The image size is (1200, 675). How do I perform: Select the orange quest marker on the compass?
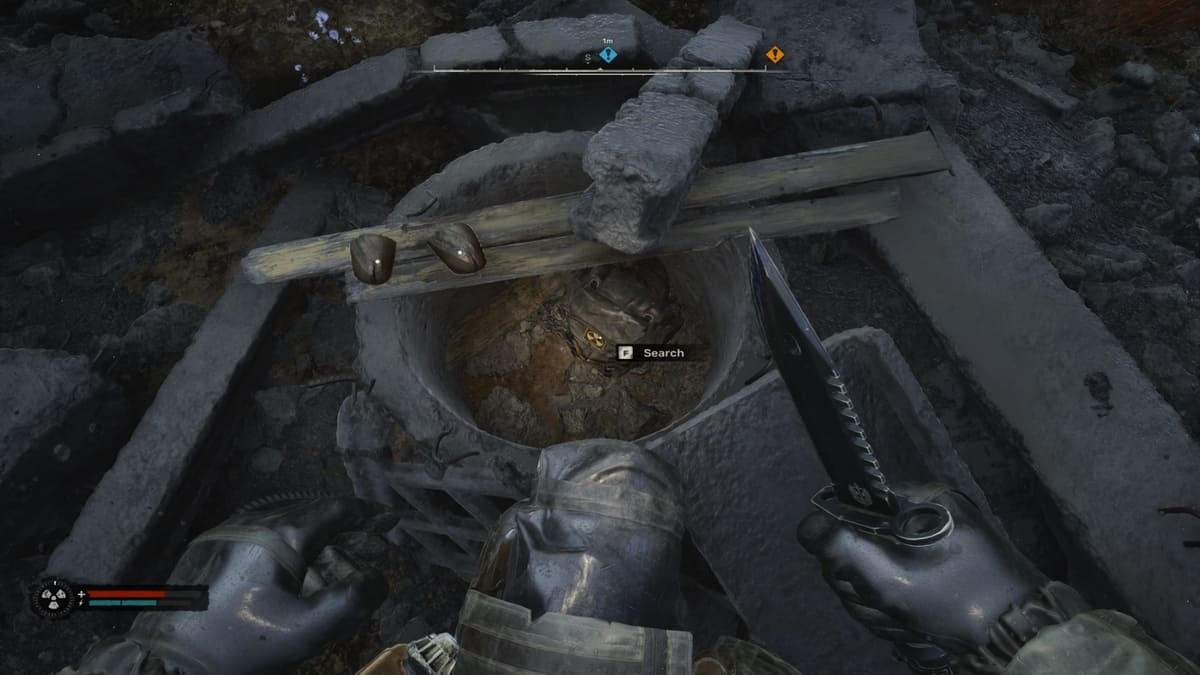(774, 54)
